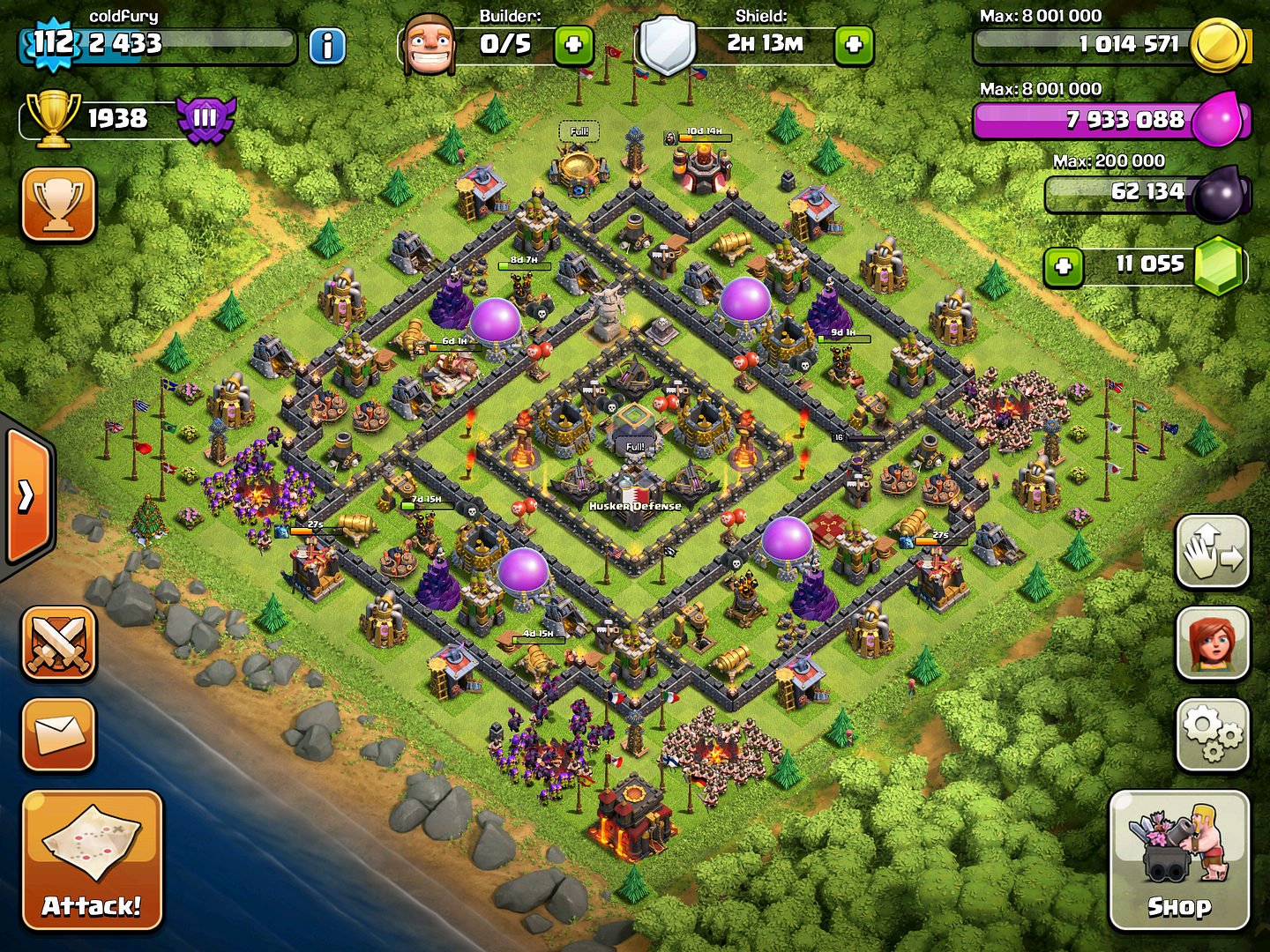Tap the experience level star badge
Viewport: 1270px width, 952px height.
(53, 42)
